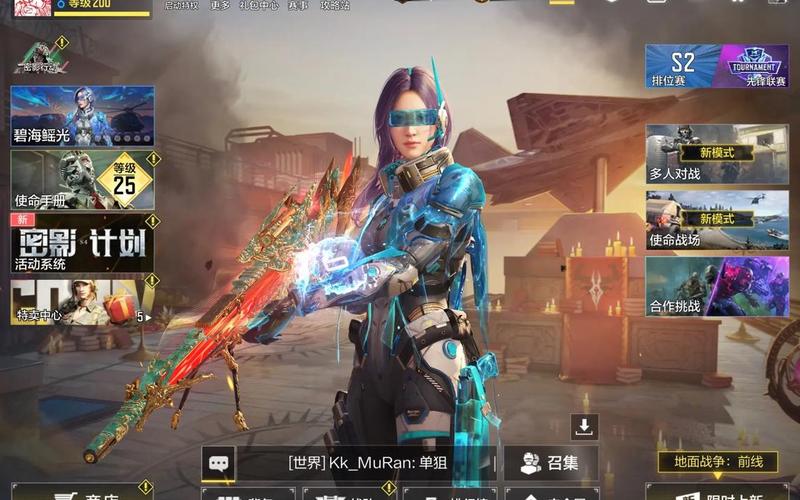Open the 启动特权 launch privileges
Screen dimensions: 800x500
coord(182,6)
